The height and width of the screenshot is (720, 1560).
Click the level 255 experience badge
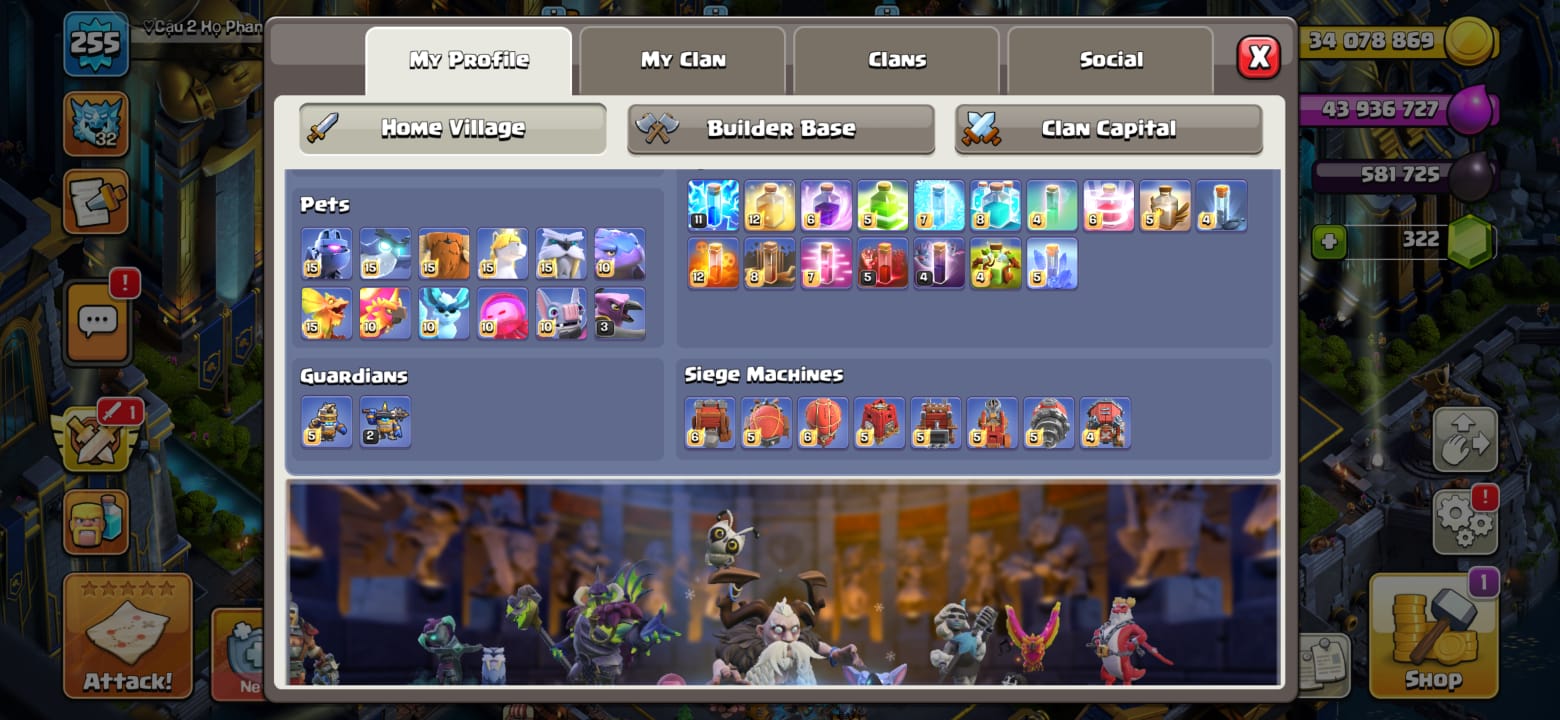(x=96, y=44)
